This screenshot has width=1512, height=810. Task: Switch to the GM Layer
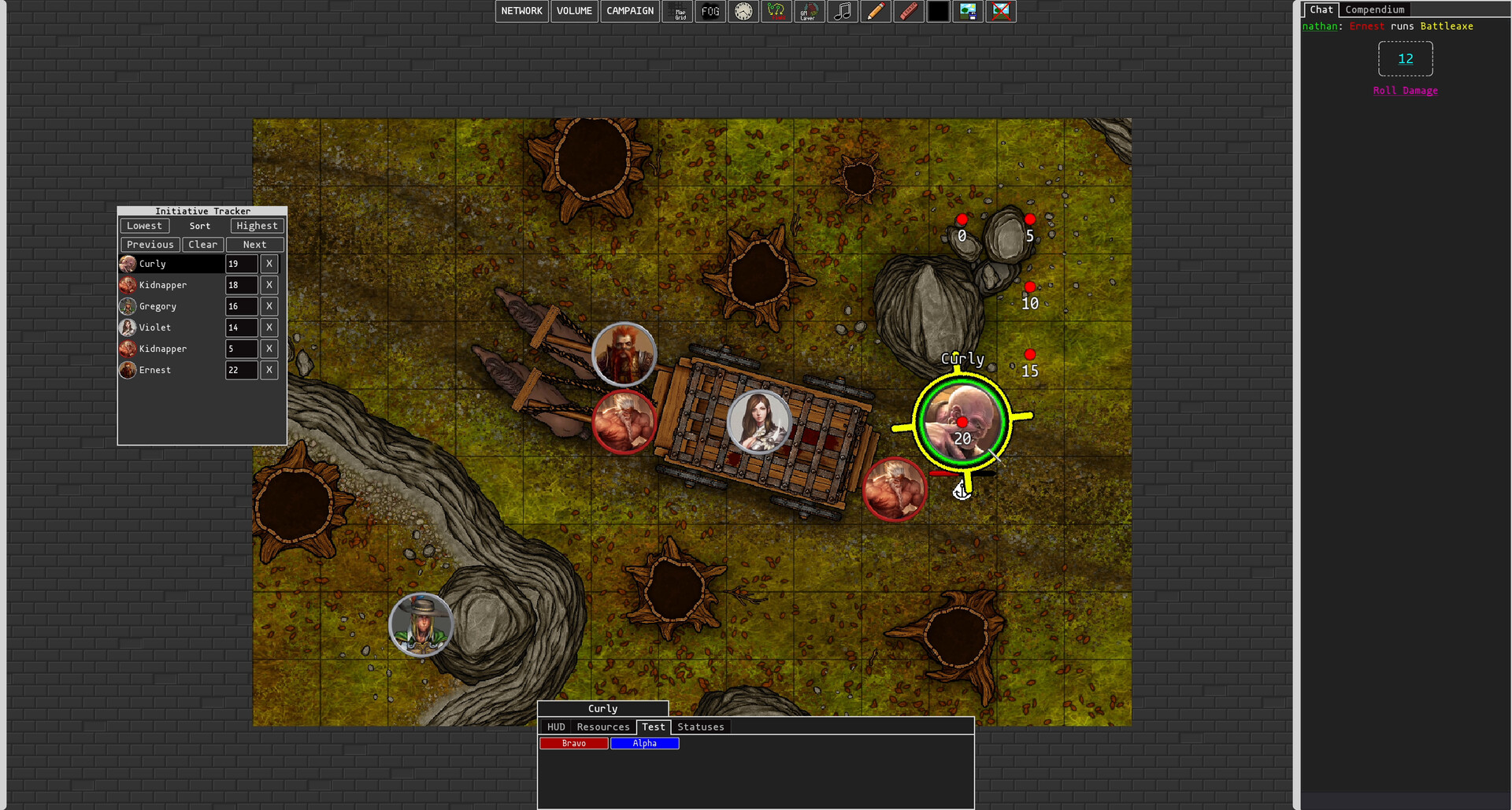pos(810,11)
